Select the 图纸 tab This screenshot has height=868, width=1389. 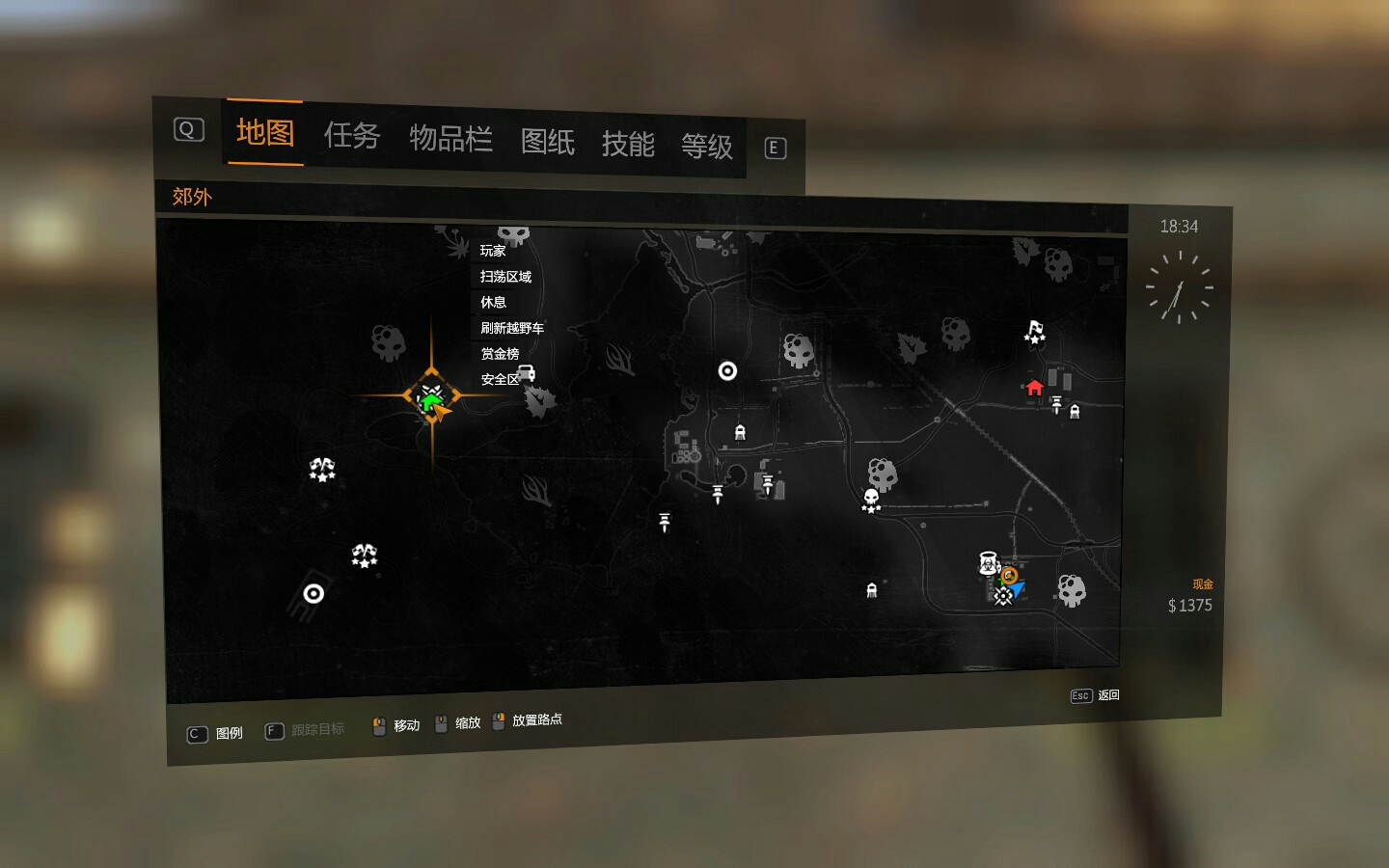pos(547,142)
